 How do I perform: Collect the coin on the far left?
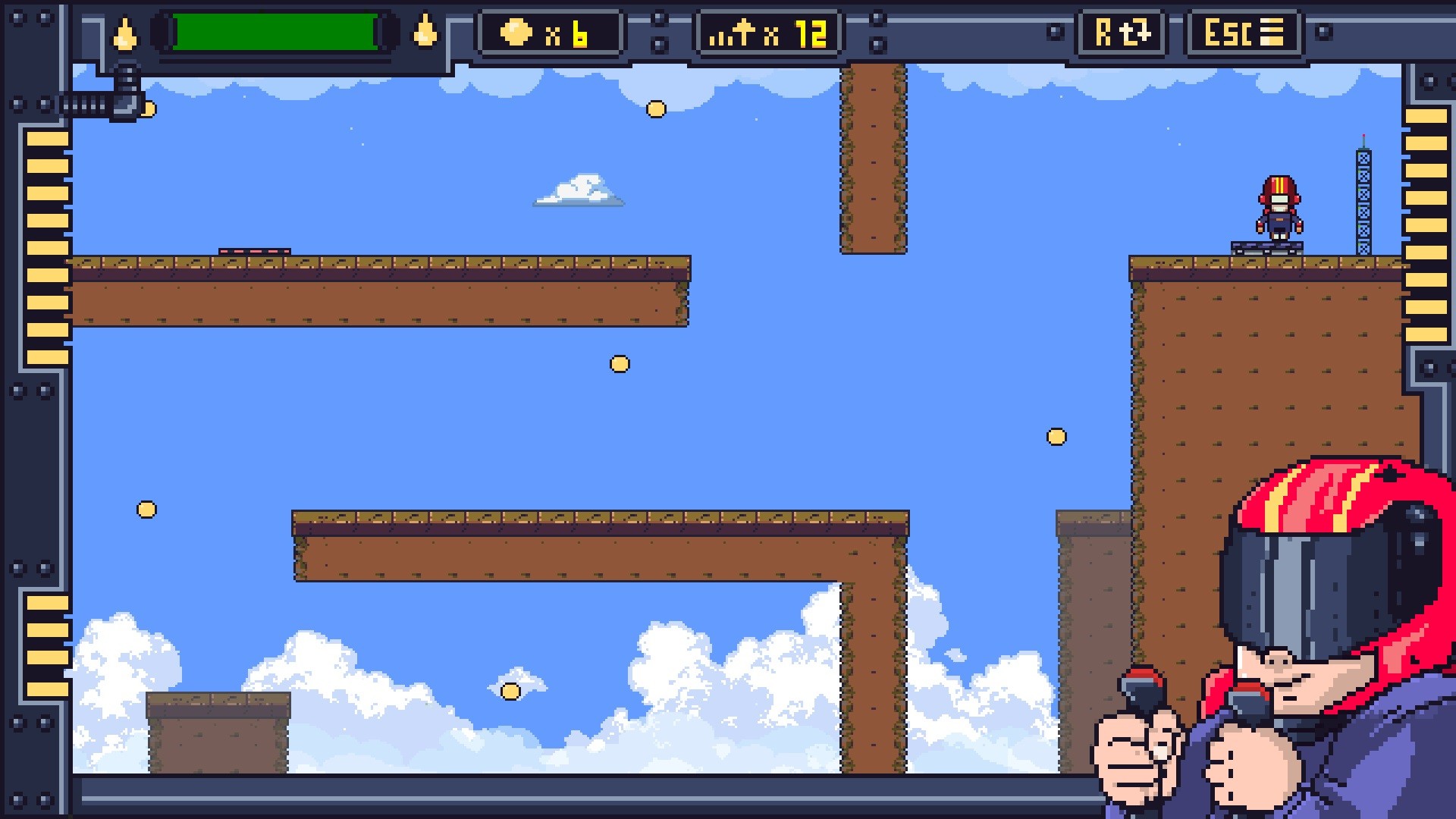[x=146, y=510]
